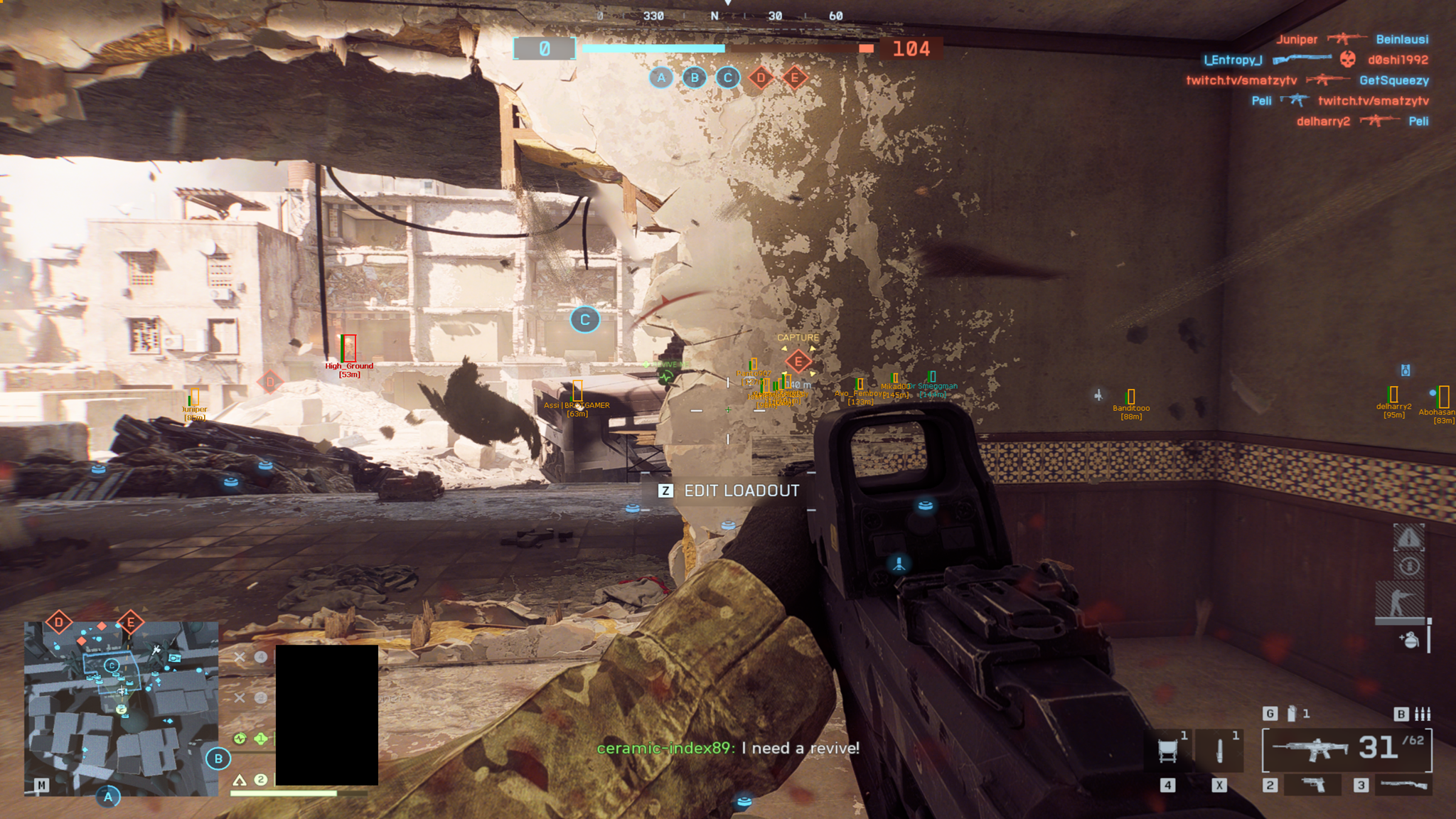Click the ammo type bullets icon

click(1423, 714)
